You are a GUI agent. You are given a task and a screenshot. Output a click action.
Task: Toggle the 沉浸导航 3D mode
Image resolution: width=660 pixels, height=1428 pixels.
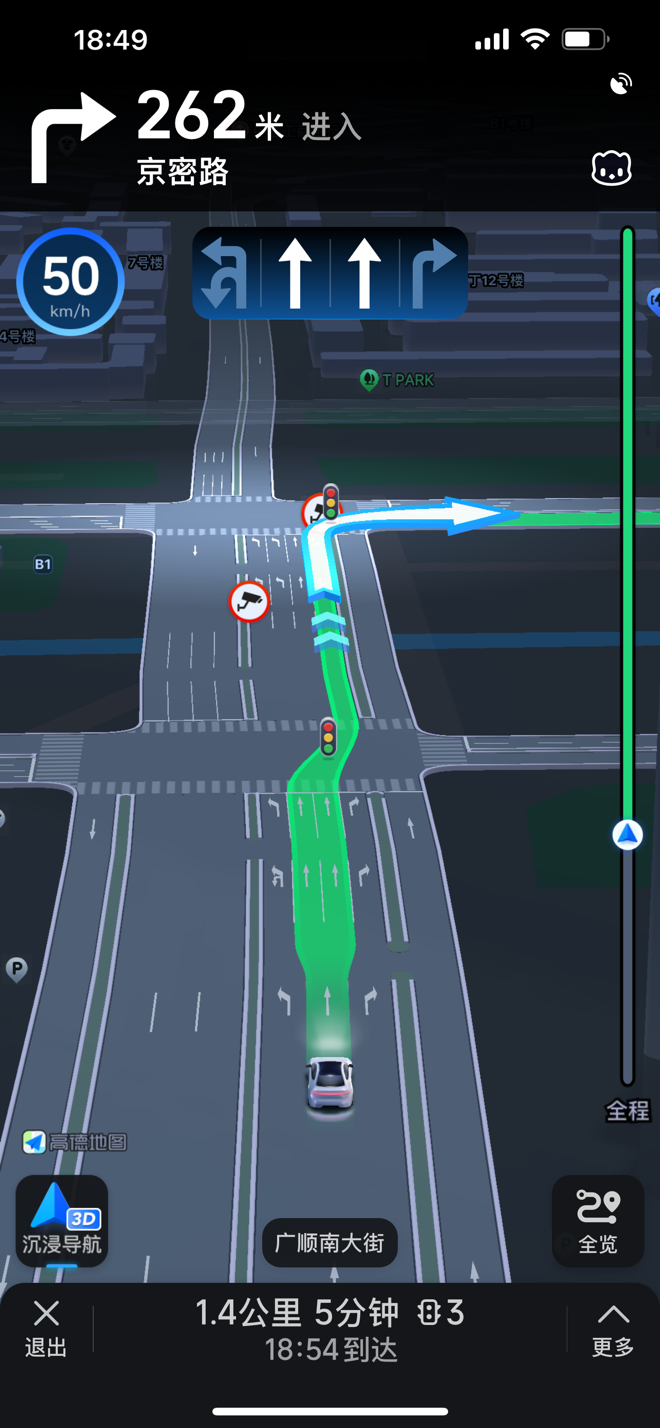[62, 1220]
